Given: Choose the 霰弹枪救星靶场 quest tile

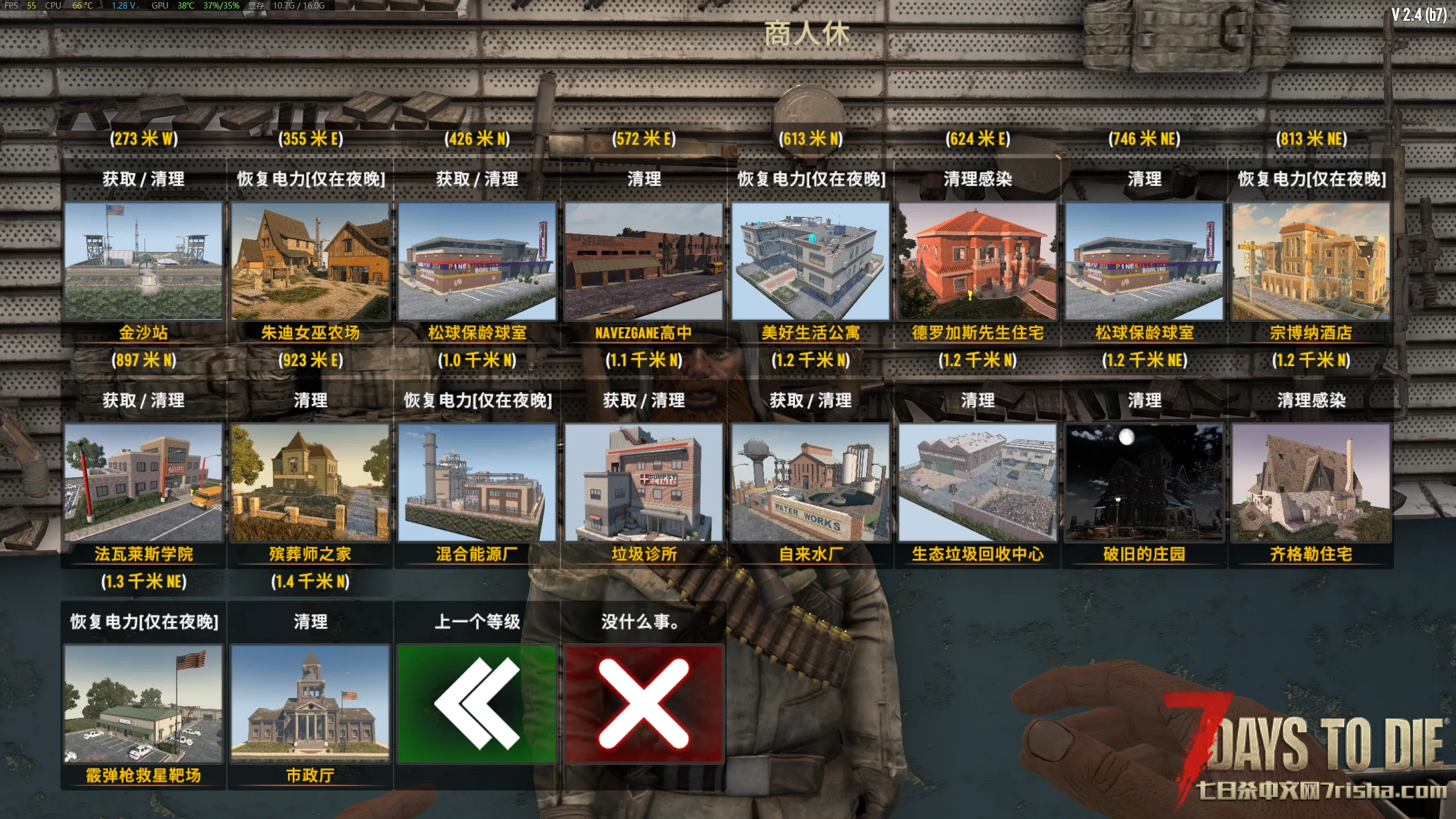Looking at the screenshot, I should pos(143,704).
